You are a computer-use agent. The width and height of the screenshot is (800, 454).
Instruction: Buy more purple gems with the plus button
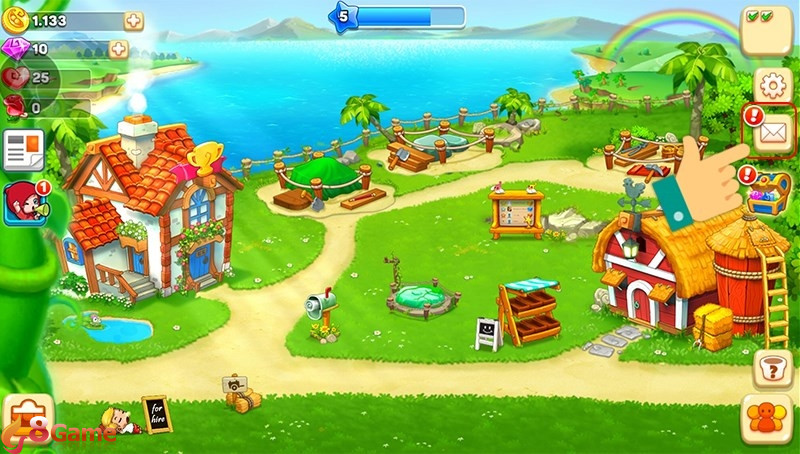click(118, 49)
